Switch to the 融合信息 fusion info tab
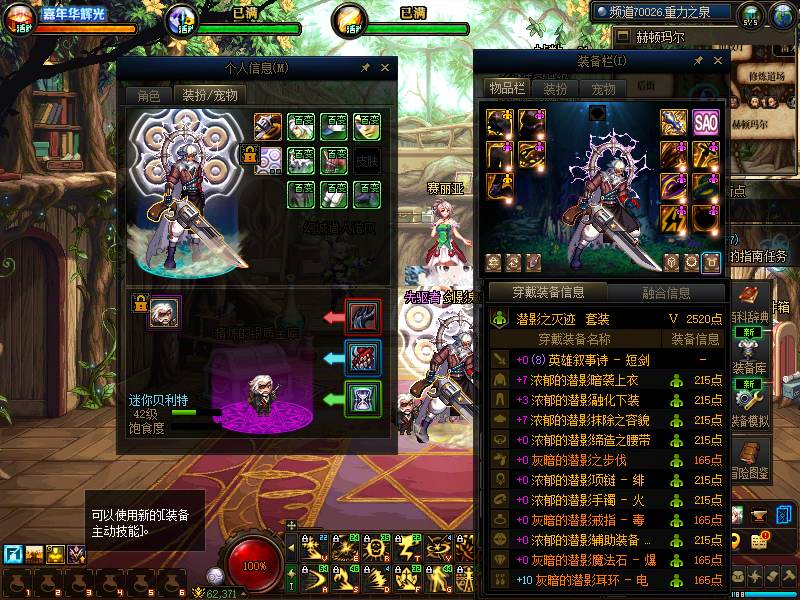 click(664, 293)
